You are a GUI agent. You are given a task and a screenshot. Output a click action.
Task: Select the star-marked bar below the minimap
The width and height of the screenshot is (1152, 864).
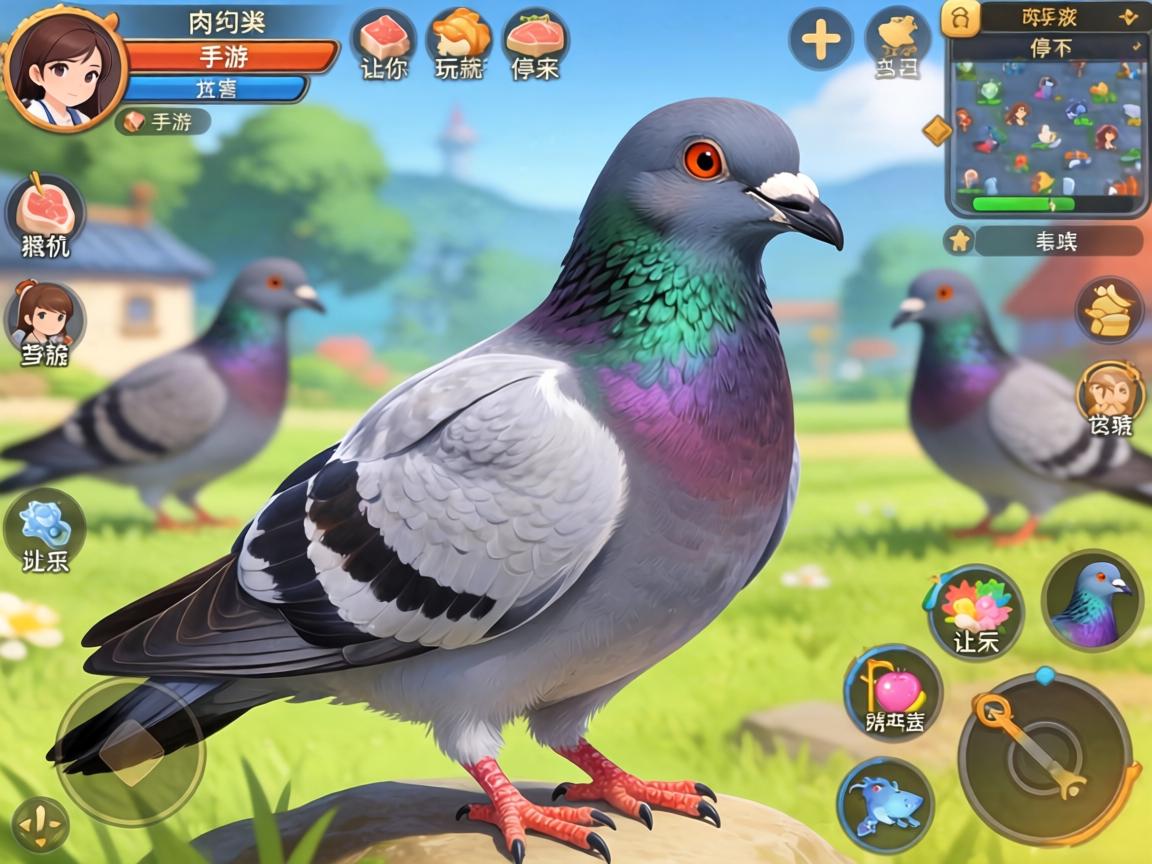pos(1045,241)
